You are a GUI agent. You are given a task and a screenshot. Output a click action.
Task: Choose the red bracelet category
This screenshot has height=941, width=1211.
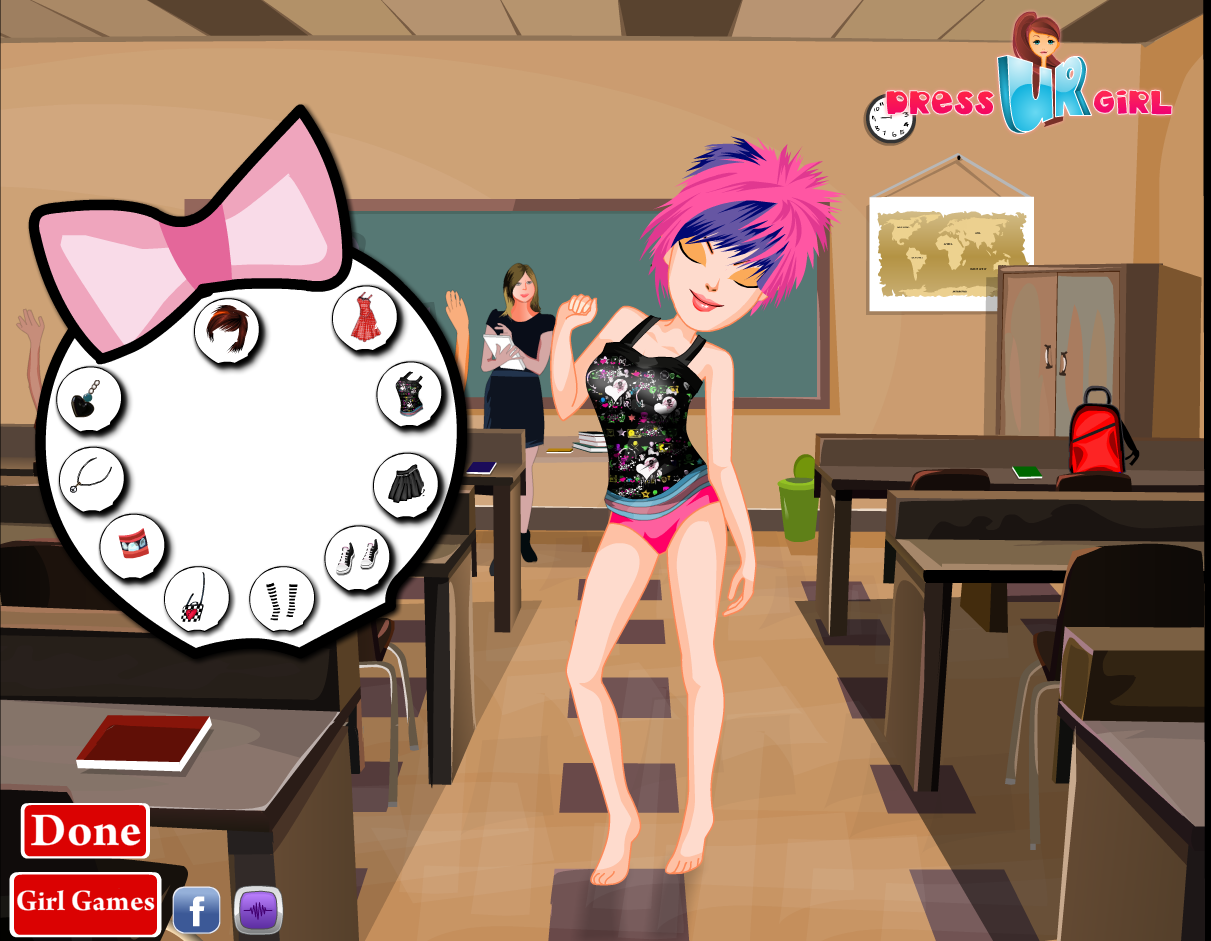pyautogui.click(x=132, y=546)
